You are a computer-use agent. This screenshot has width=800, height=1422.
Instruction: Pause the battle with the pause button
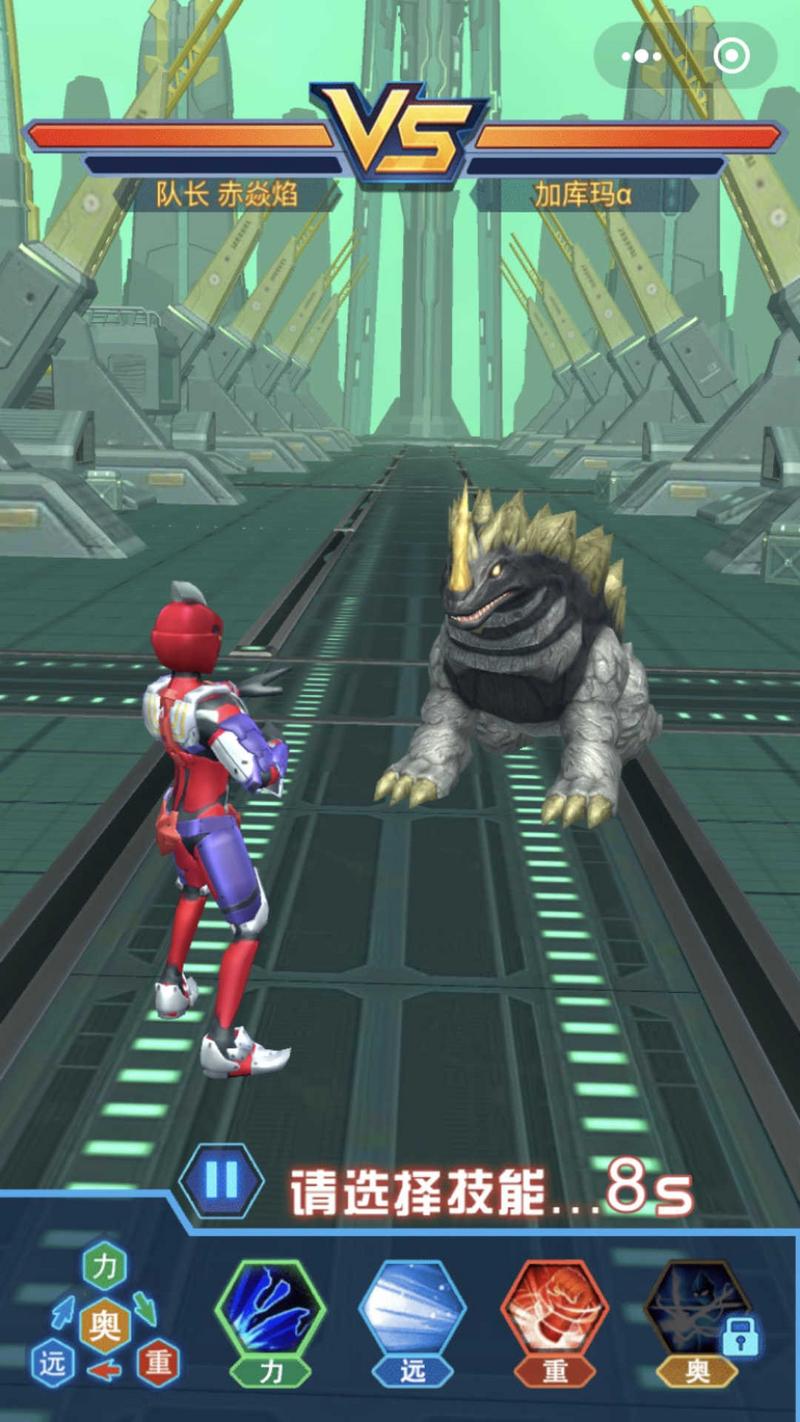[221, 1182]
